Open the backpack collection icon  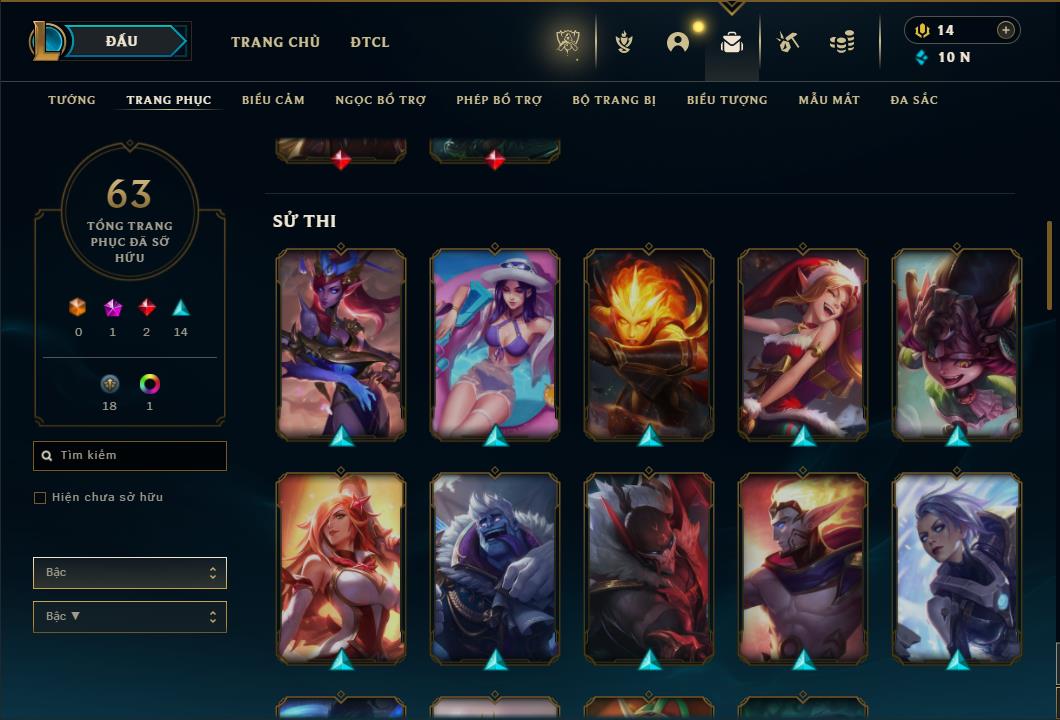[x=732, y=42]
